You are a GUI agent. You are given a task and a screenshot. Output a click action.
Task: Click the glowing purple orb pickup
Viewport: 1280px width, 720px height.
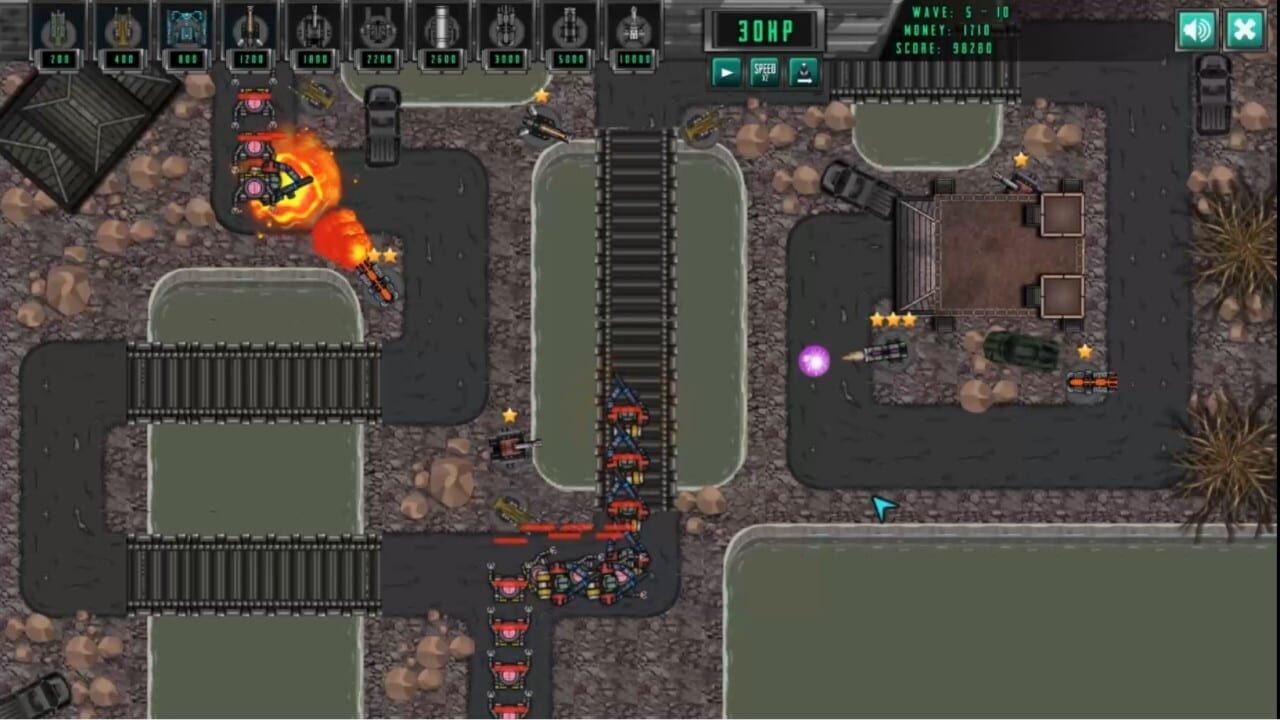(x=814, y=360)
